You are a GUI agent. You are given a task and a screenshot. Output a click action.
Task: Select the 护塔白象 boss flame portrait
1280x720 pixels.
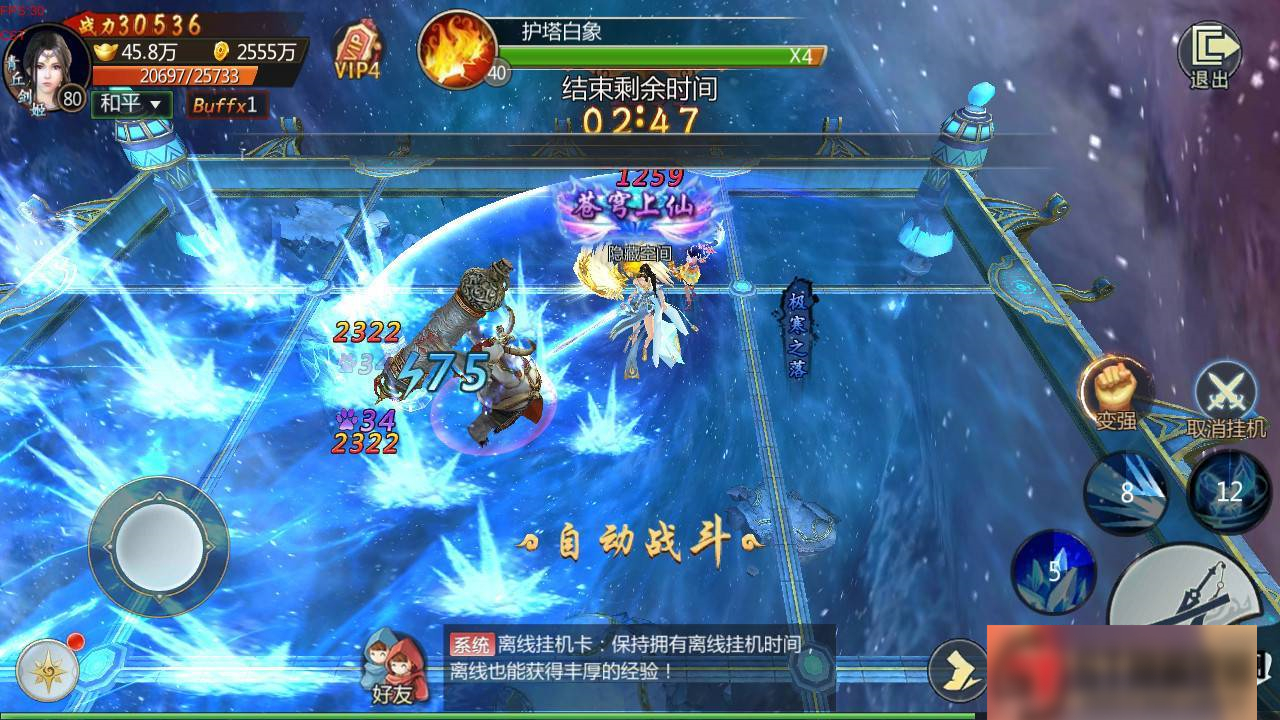click(x=458, y=50)
